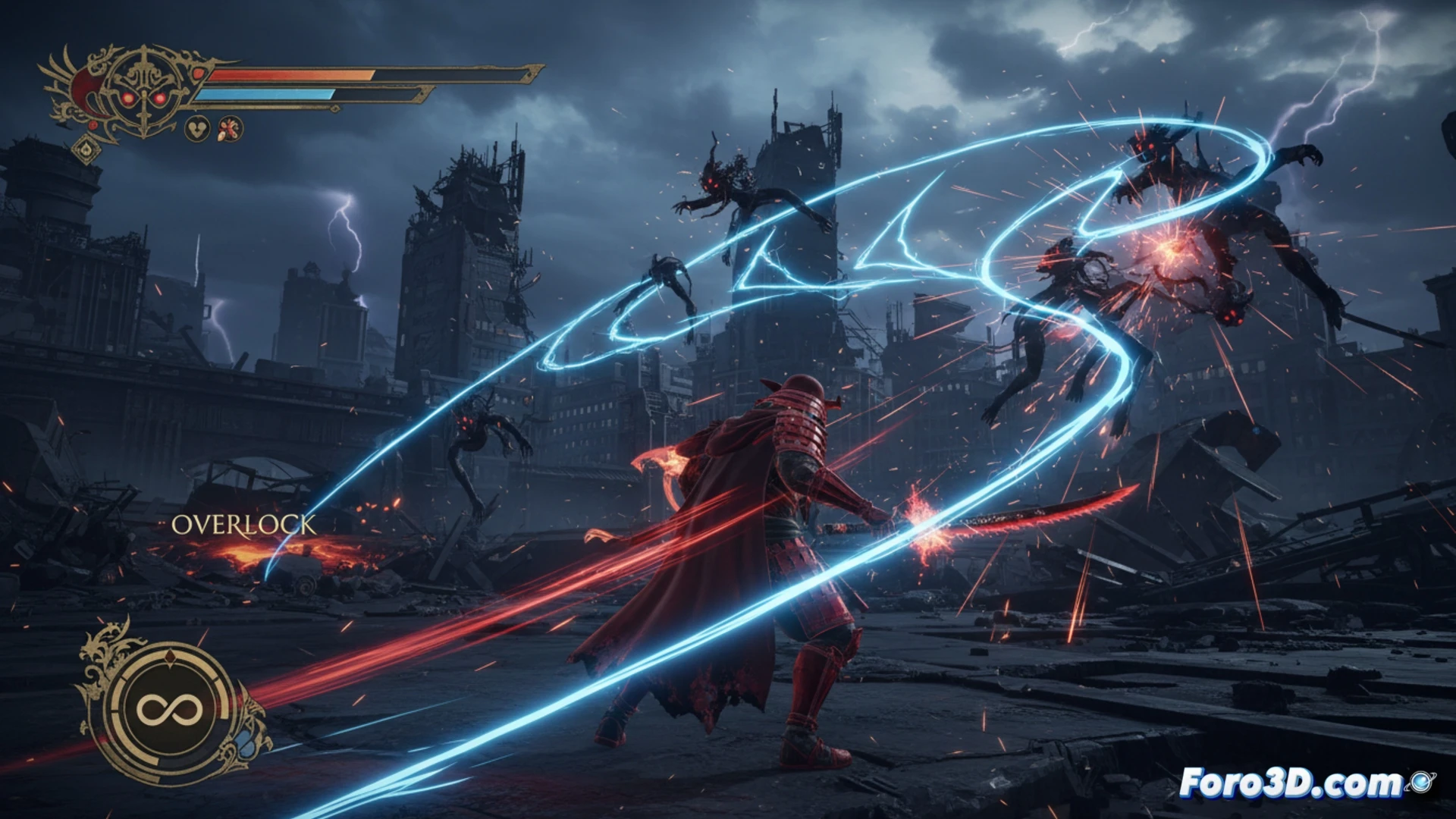Select the teardrop marker atop the ability wheel
The width and height of the screenshot is (1456, 819).
tap(170, 658)
